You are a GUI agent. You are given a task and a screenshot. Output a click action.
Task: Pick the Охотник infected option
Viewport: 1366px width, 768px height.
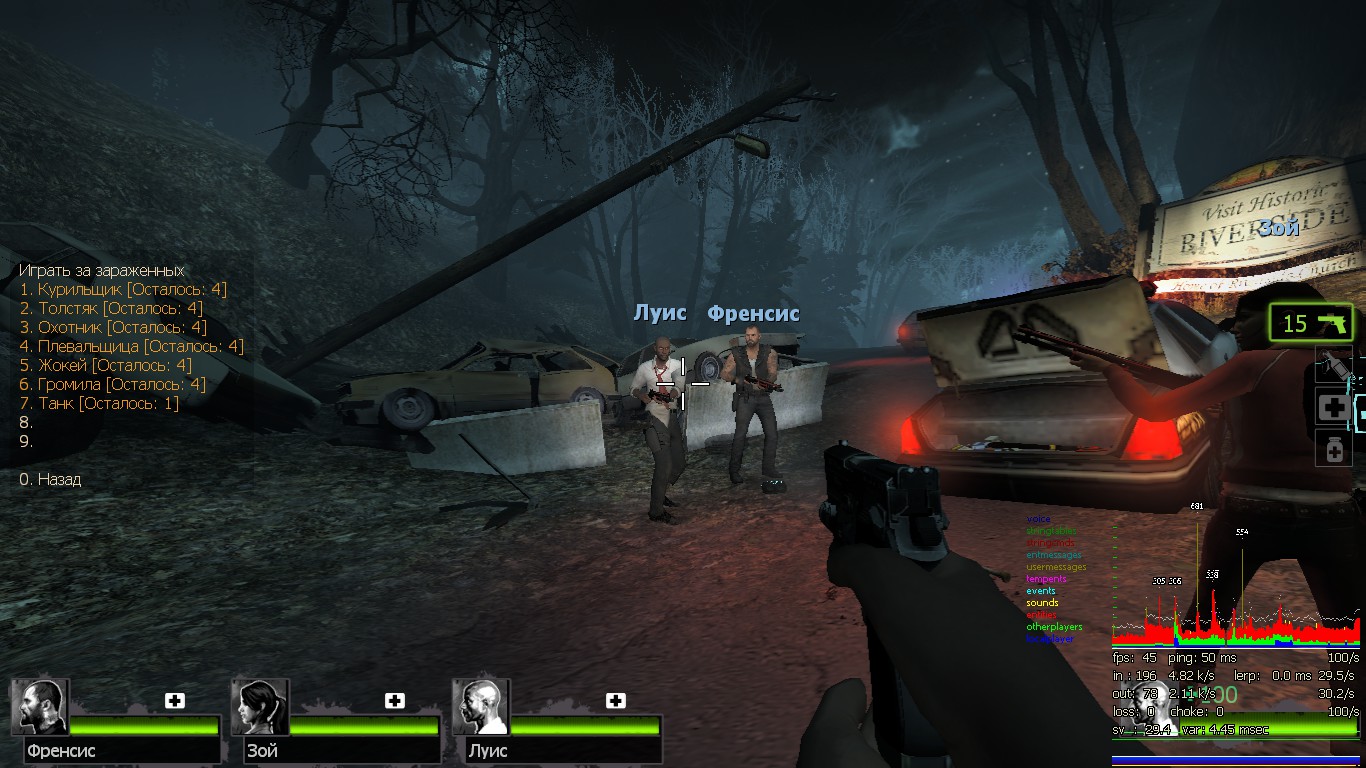click(112, 327)
